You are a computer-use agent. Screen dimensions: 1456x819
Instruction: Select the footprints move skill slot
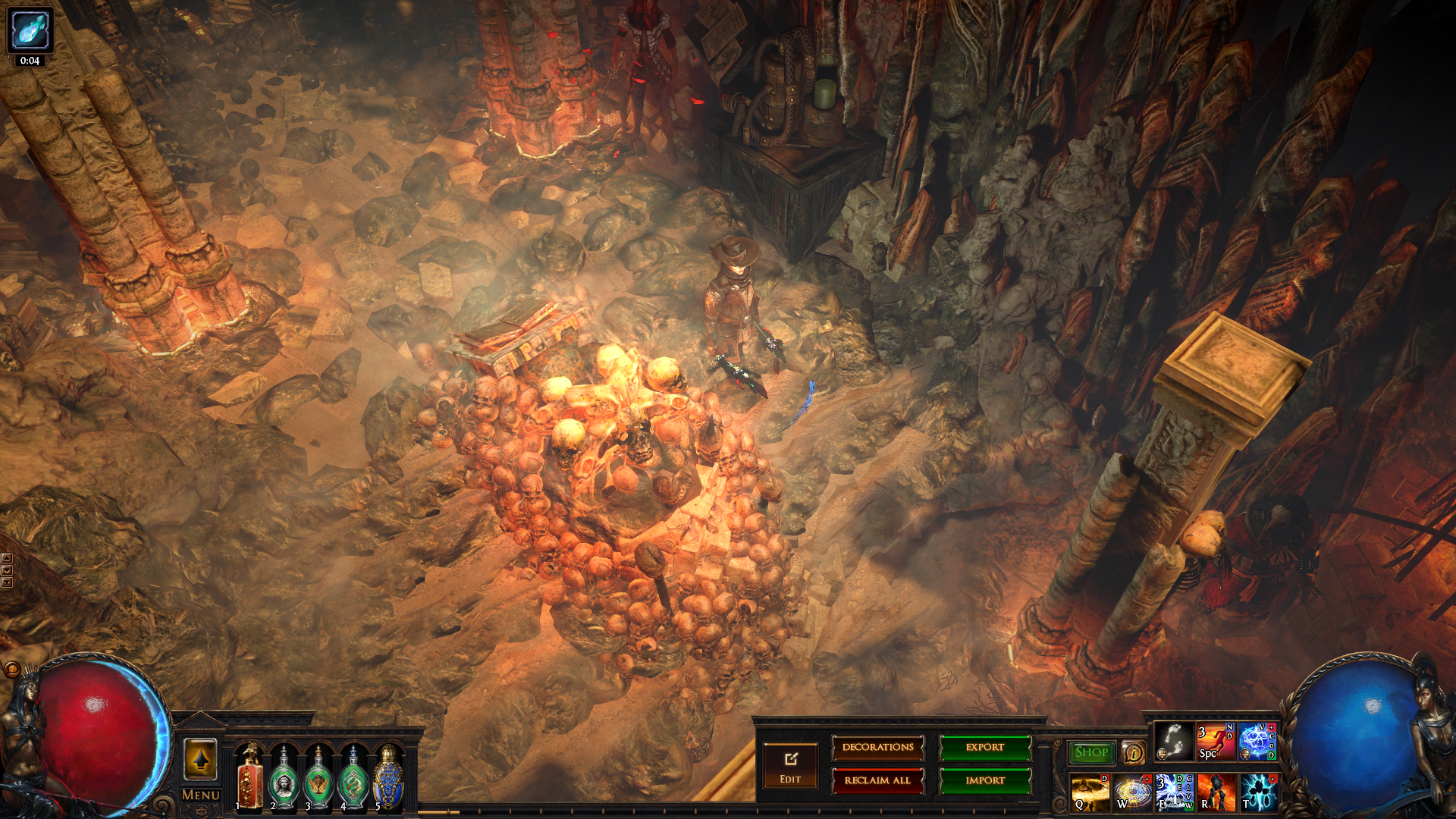[x=1174, y=741]
